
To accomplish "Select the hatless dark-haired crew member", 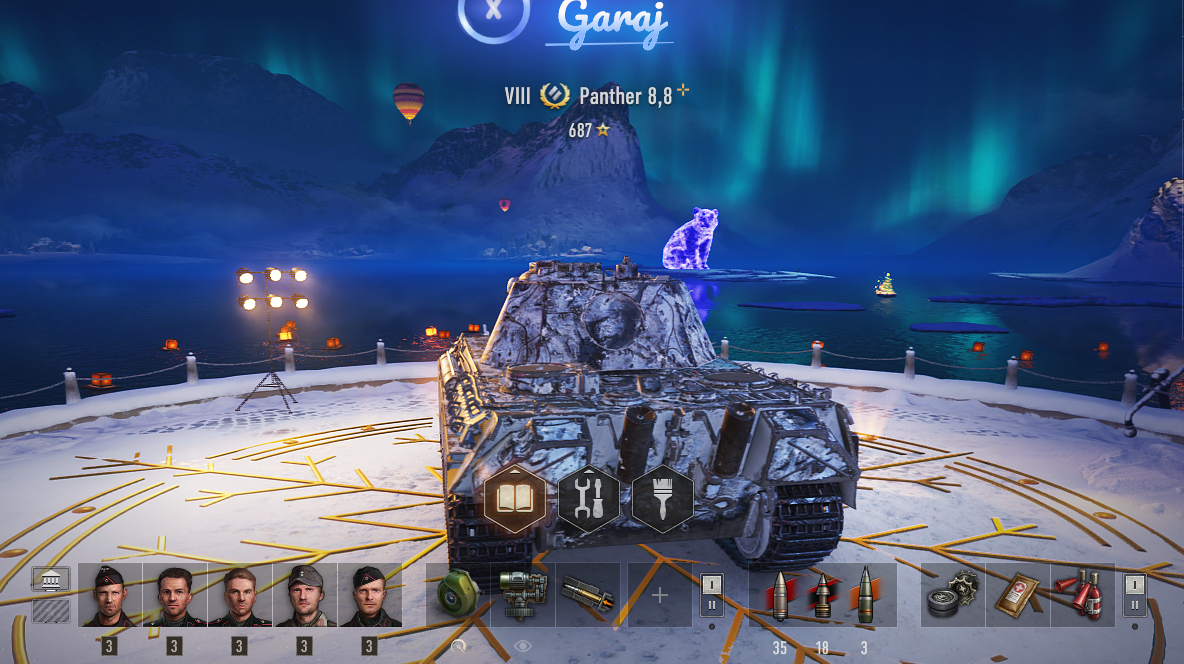I will [x=175, y=595].
